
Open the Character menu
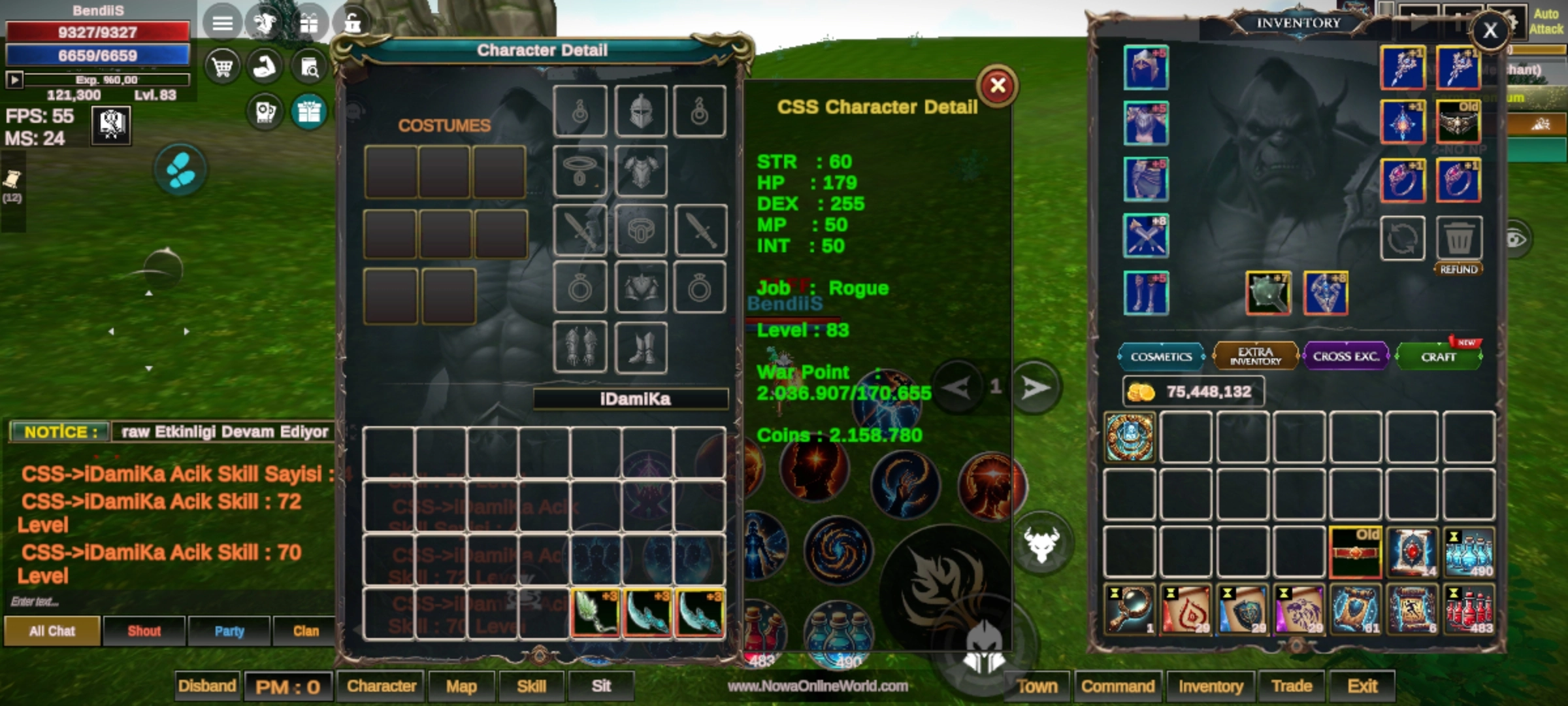(x=382, y=686)
